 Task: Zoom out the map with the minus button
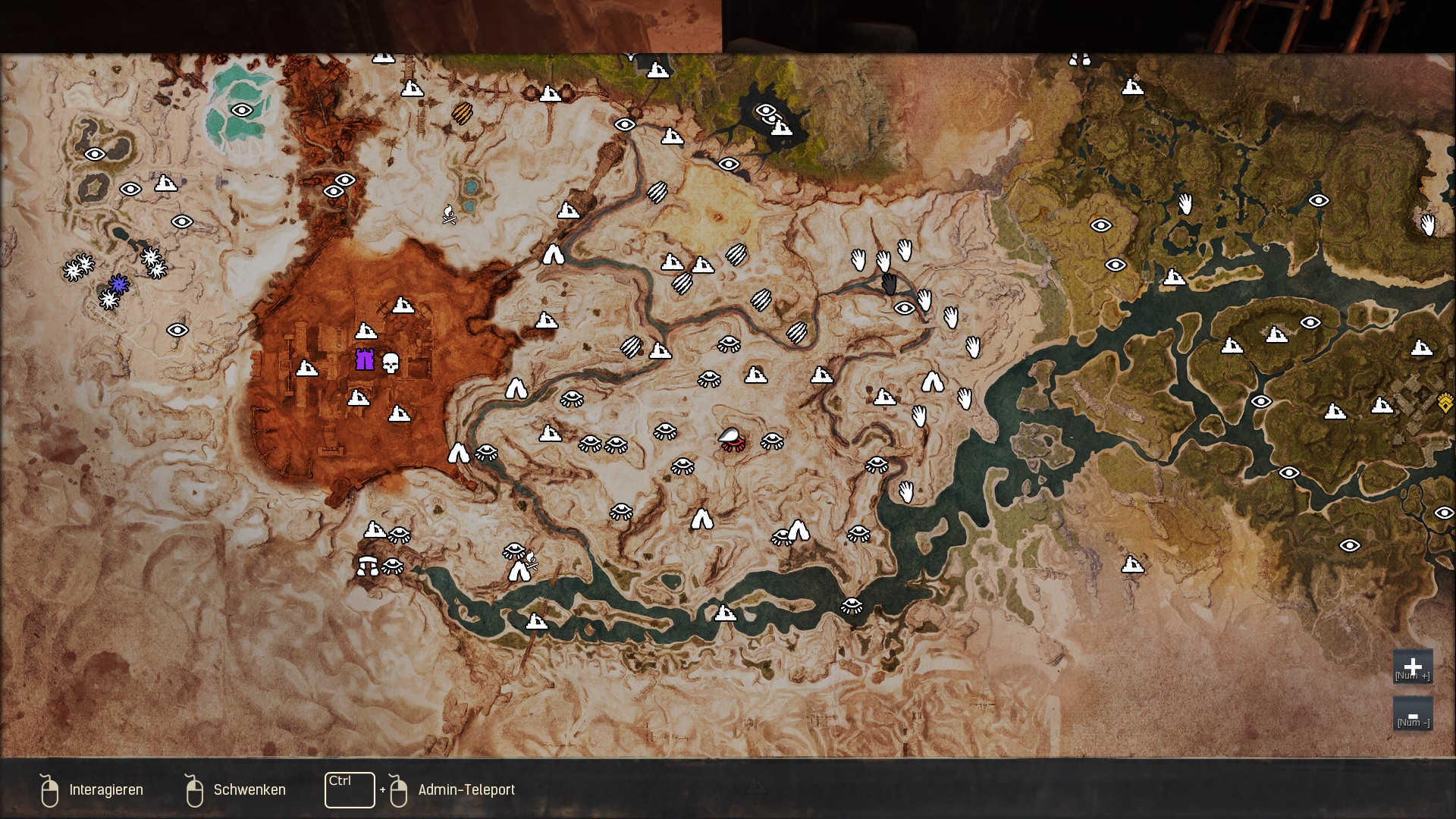(1412, 714)
